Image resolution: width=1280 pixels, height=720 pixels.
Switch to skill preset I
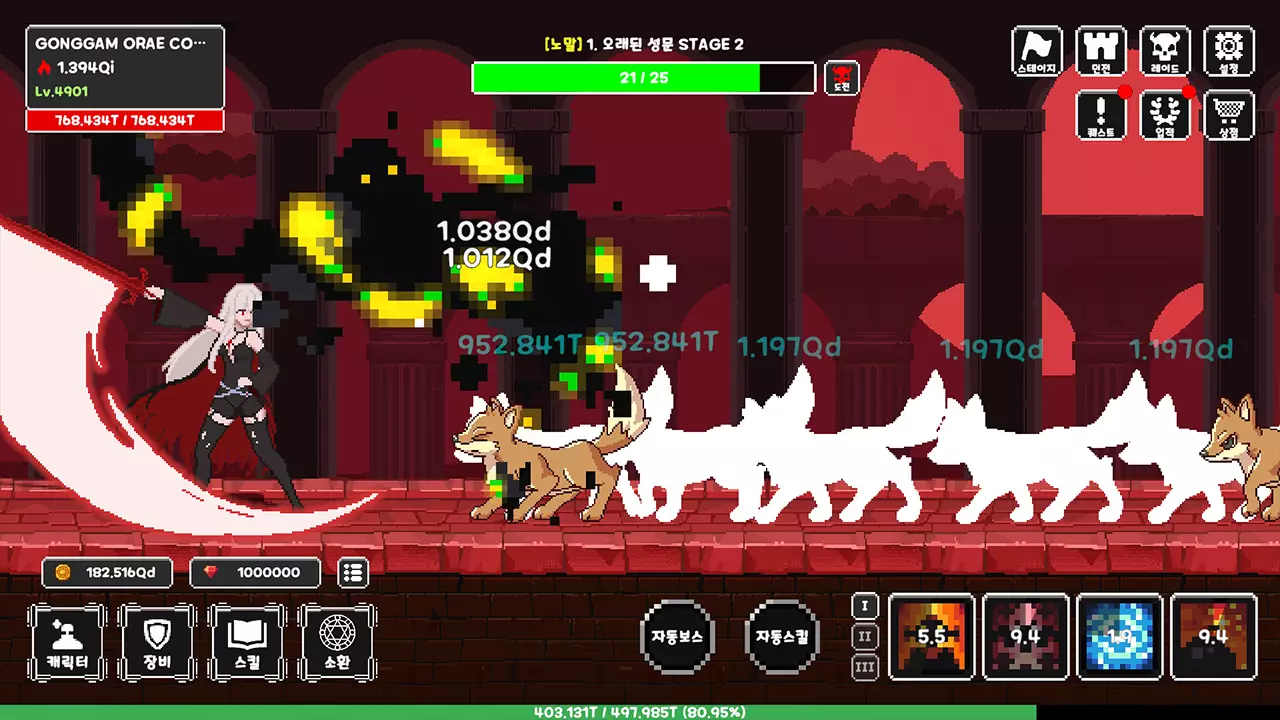pyautogui.click(x=865, y=606)
